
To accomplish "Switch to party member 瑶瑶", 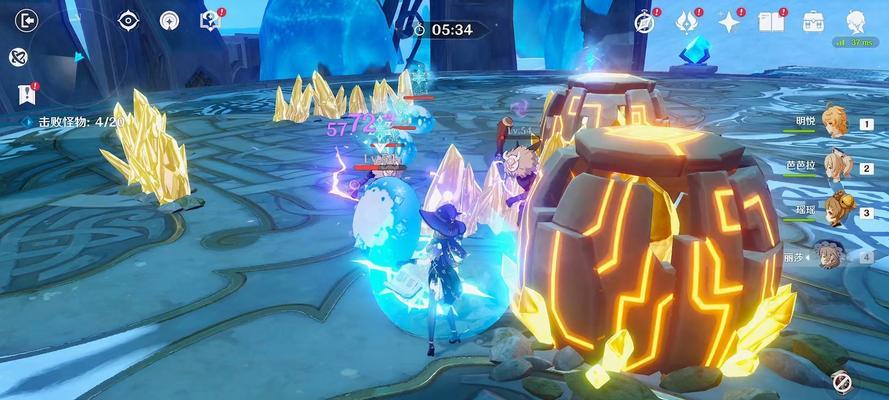I will pyautogui.click(x=834, y=210).
